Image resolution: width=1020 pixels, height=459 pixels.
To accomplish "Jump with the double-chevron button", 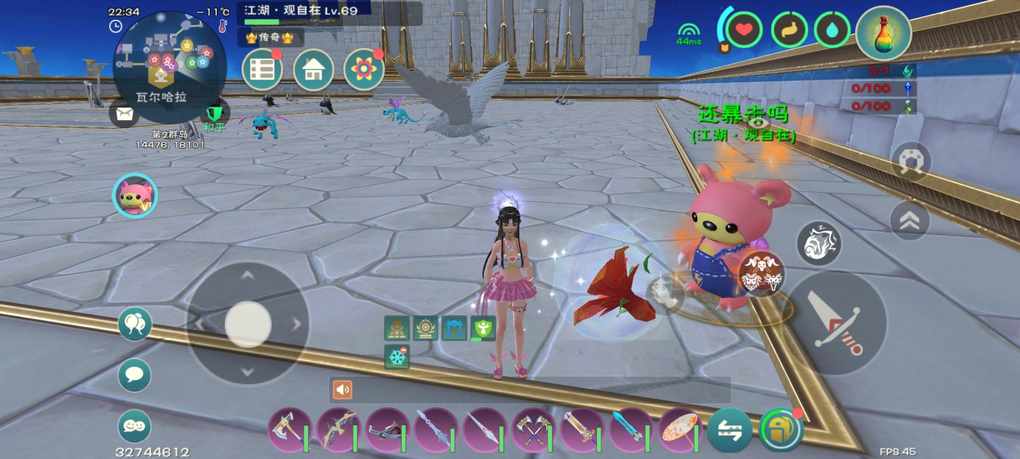I will pos(909,221).
